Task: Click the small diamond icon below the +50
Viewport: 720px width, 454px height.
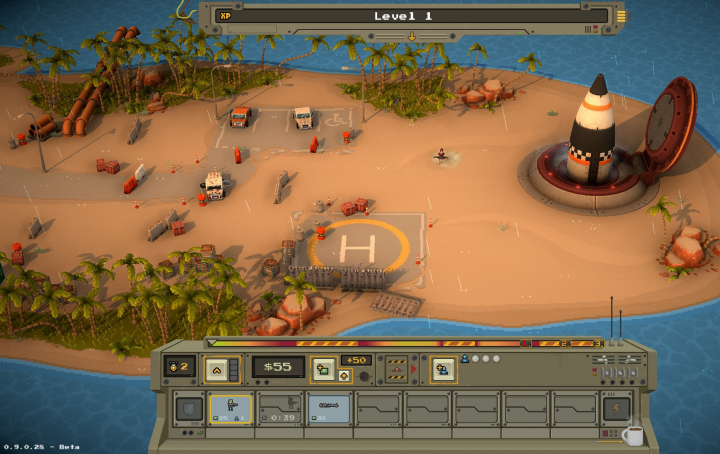Action: (x=344, y=376)
